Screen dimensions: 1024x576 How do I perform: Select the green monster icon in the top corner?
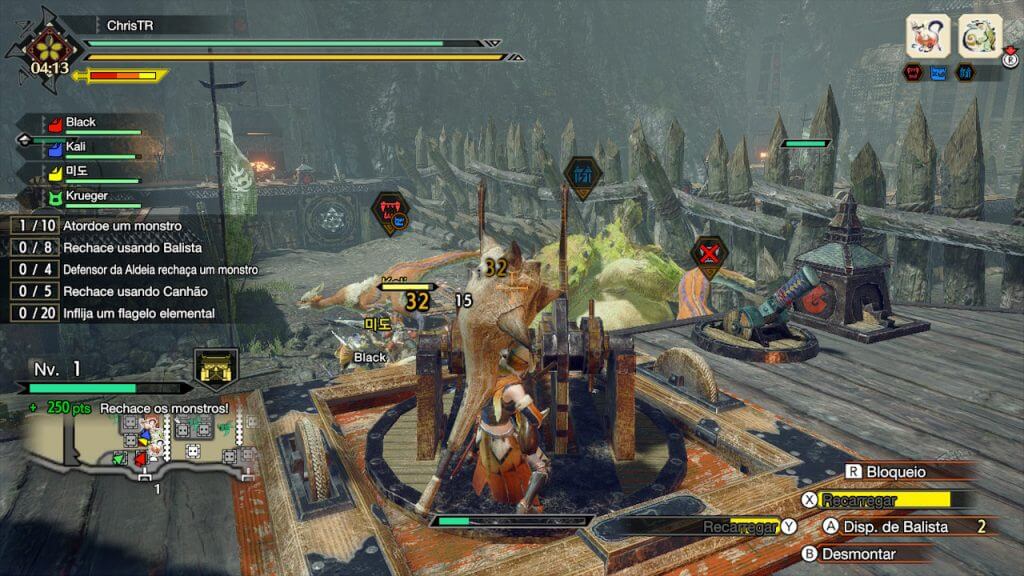(980, 37)
